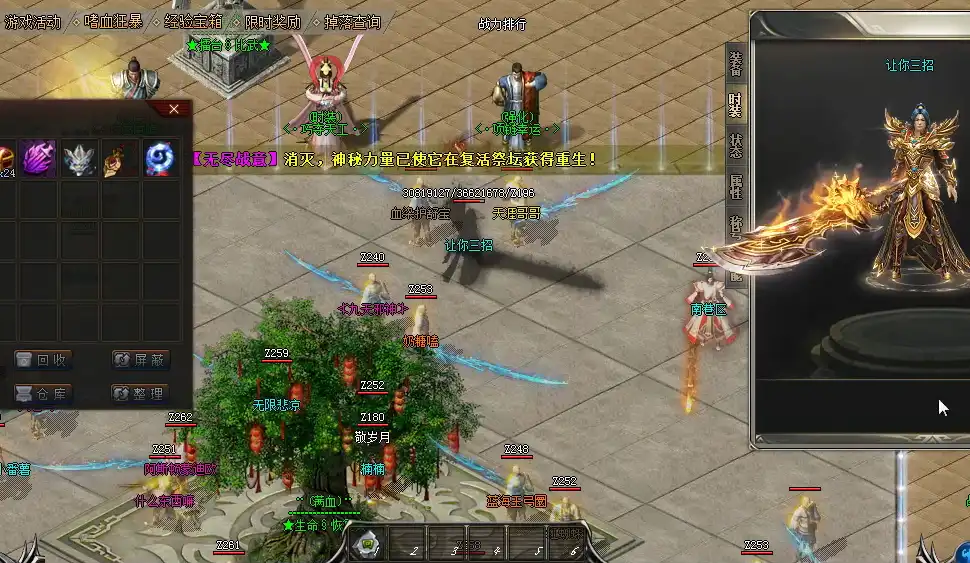Viewport: 970px width, 563px height.
Task: Use the item in hotbar slot 1
Action: pyautogui.click(x=368, y=544)
